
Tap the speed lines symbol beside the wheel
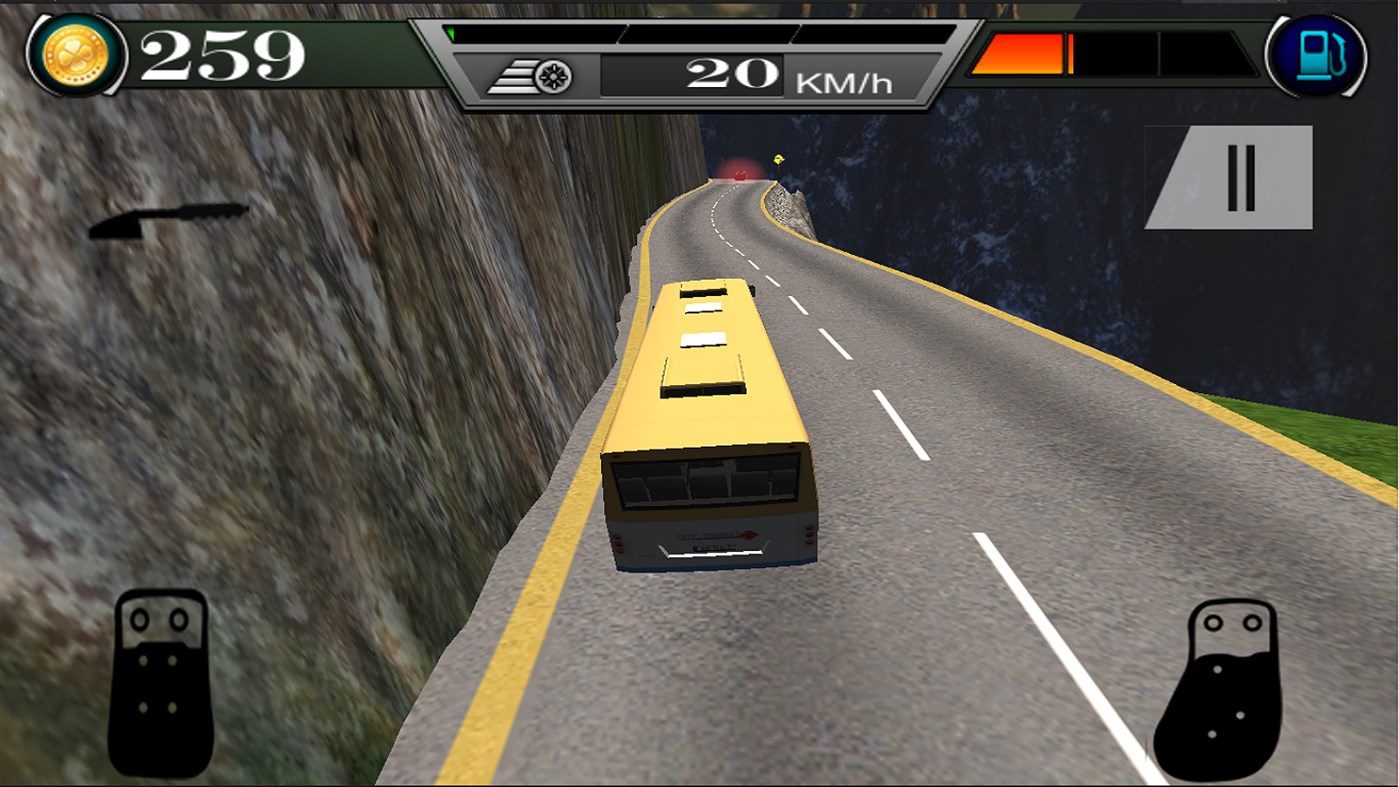coord(517,76)
